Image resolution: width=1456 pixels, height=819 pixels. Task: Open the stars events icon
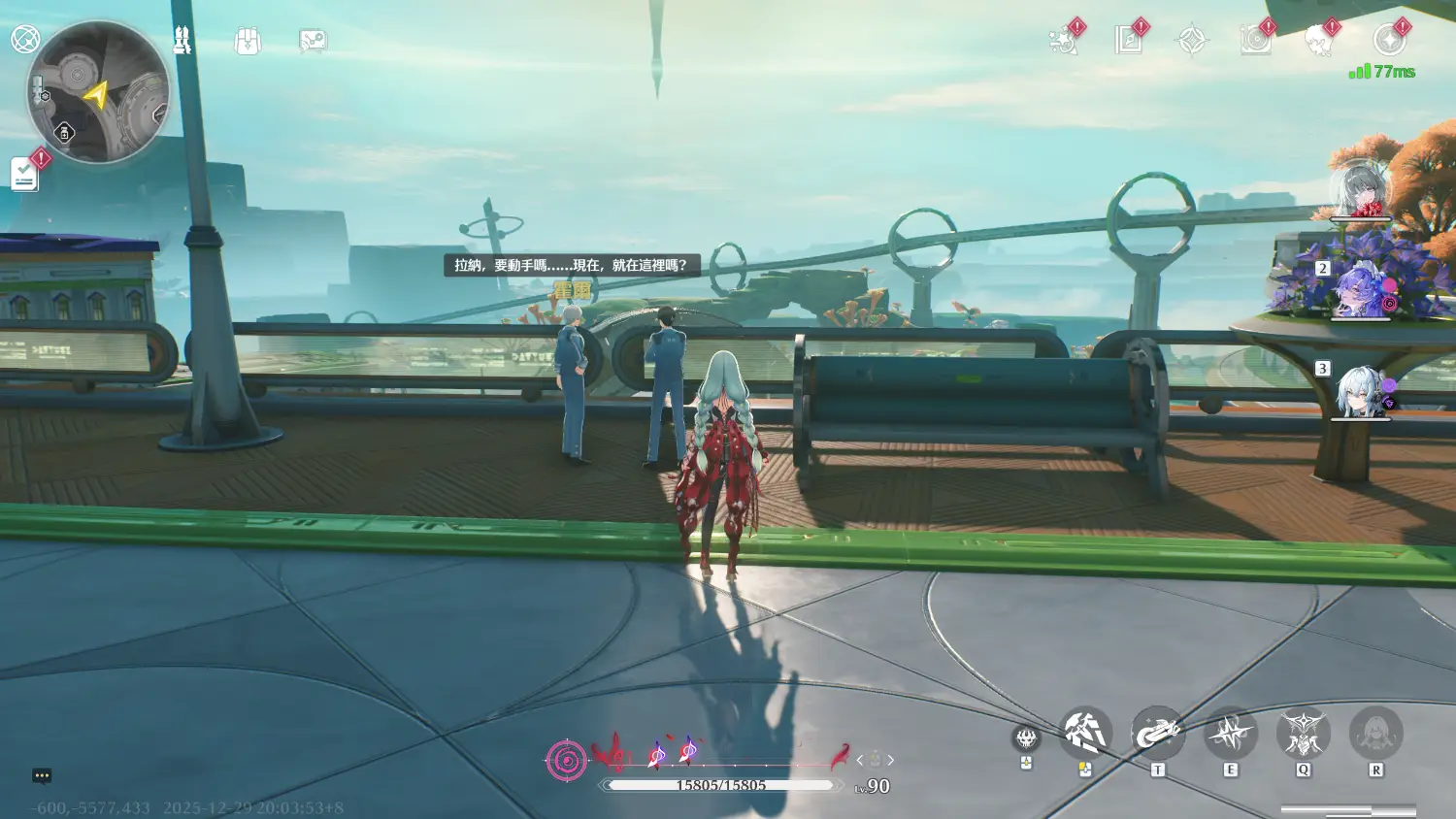[1064, 41]
